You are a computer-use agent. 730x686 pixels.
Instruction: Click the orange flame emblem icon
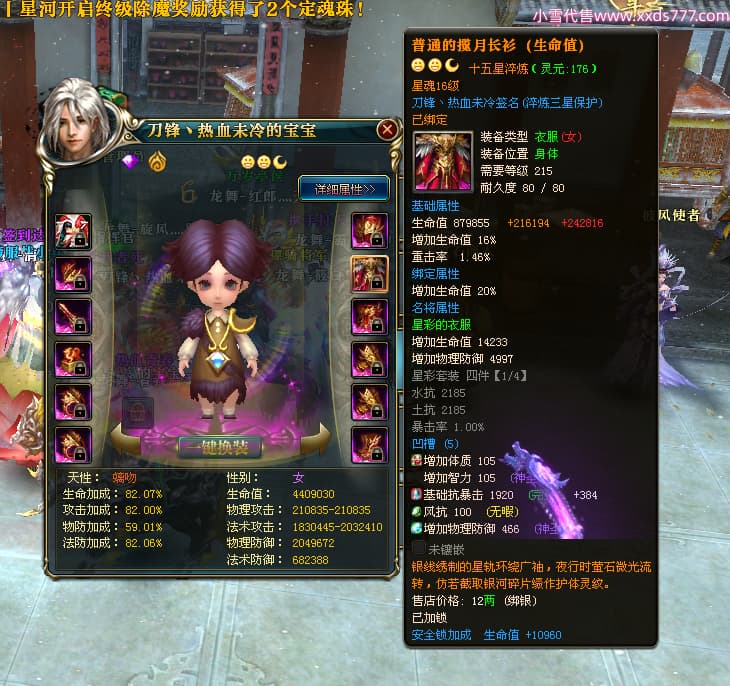point(157,161)
